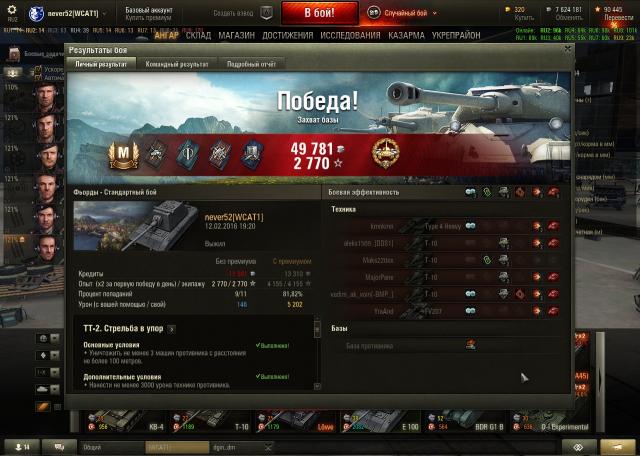Open the Случайный бой battle type dropdown

click(x=412, y=12)
